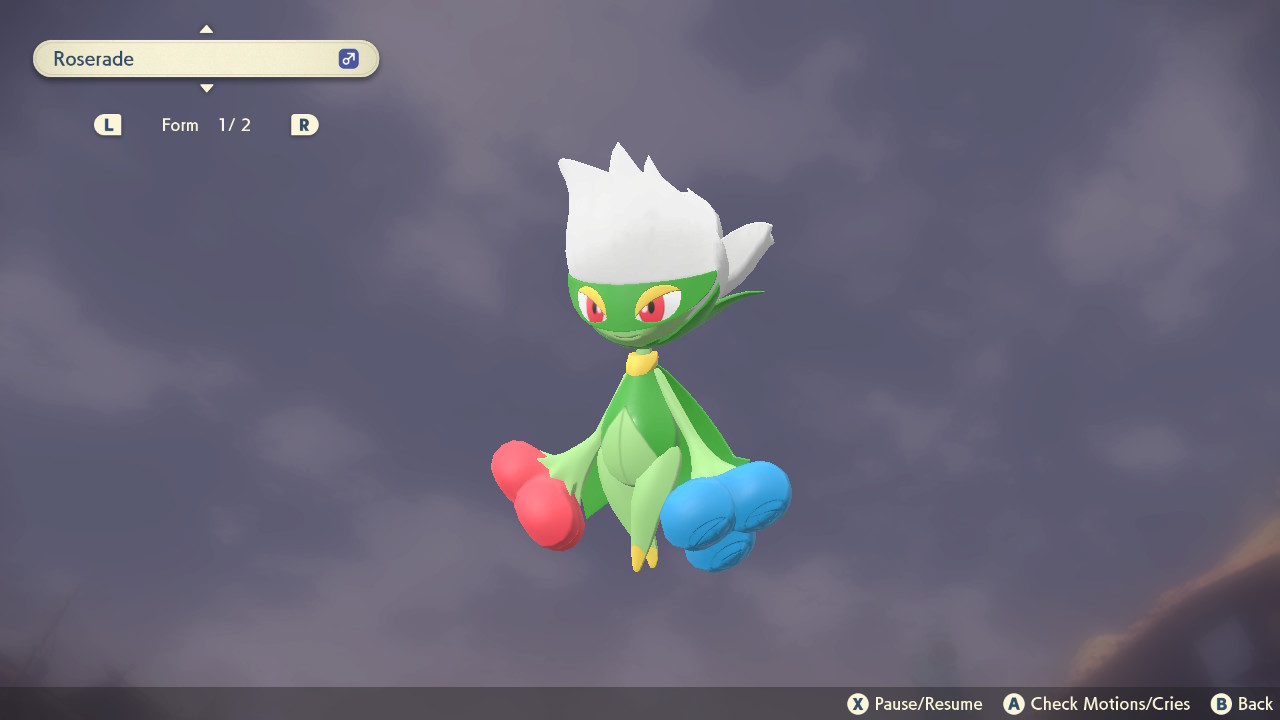Click the male gender symbol on Roserade's name plate

347,58
